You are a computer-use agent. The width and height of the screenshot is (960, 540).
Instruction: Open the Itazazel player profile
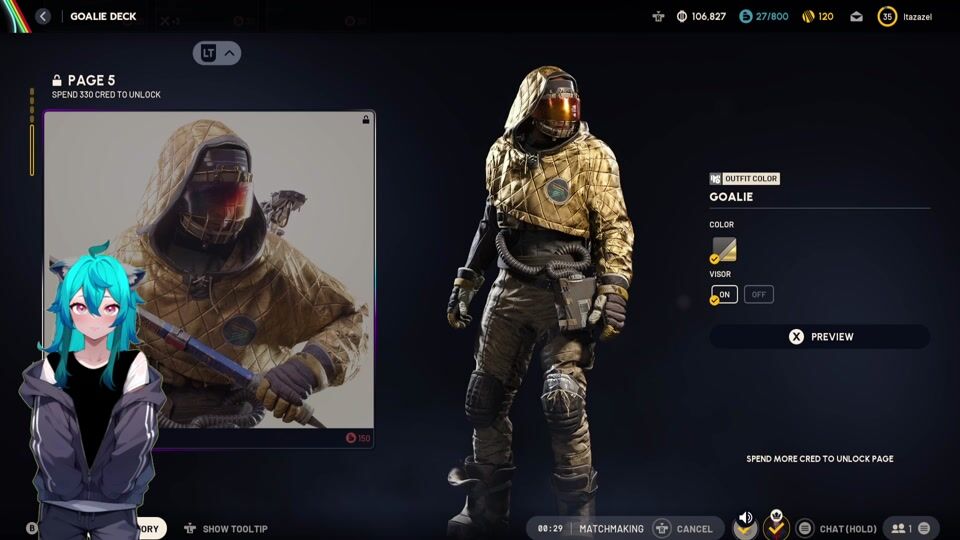tap(906, 16)
